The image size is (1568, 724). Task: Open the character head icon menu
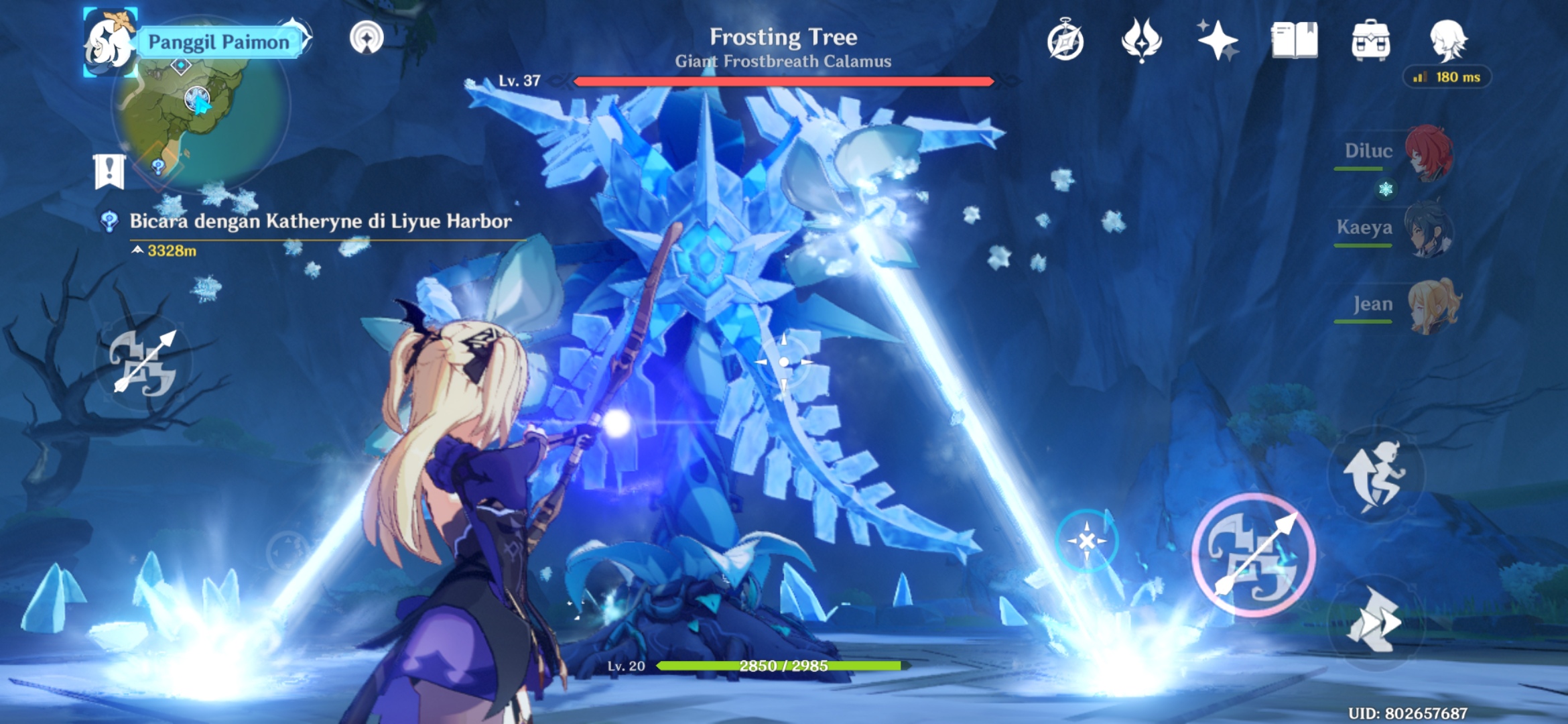pyautogui.click(x=1447, y=39)
